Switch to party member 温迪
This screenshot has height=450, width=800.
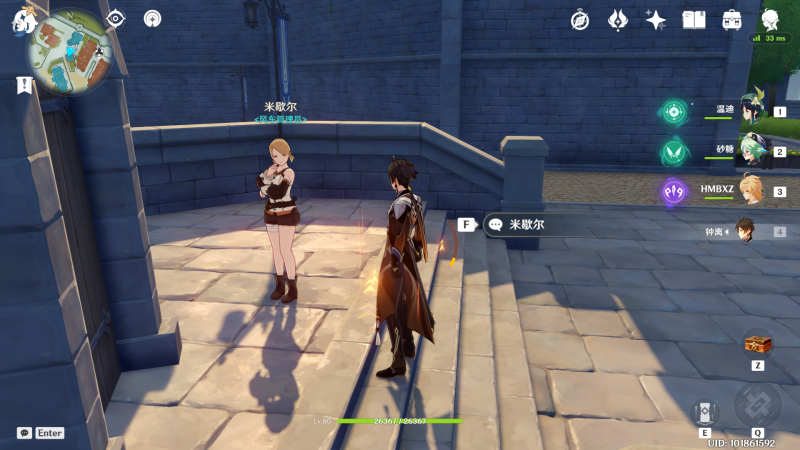tap(752, 112)
